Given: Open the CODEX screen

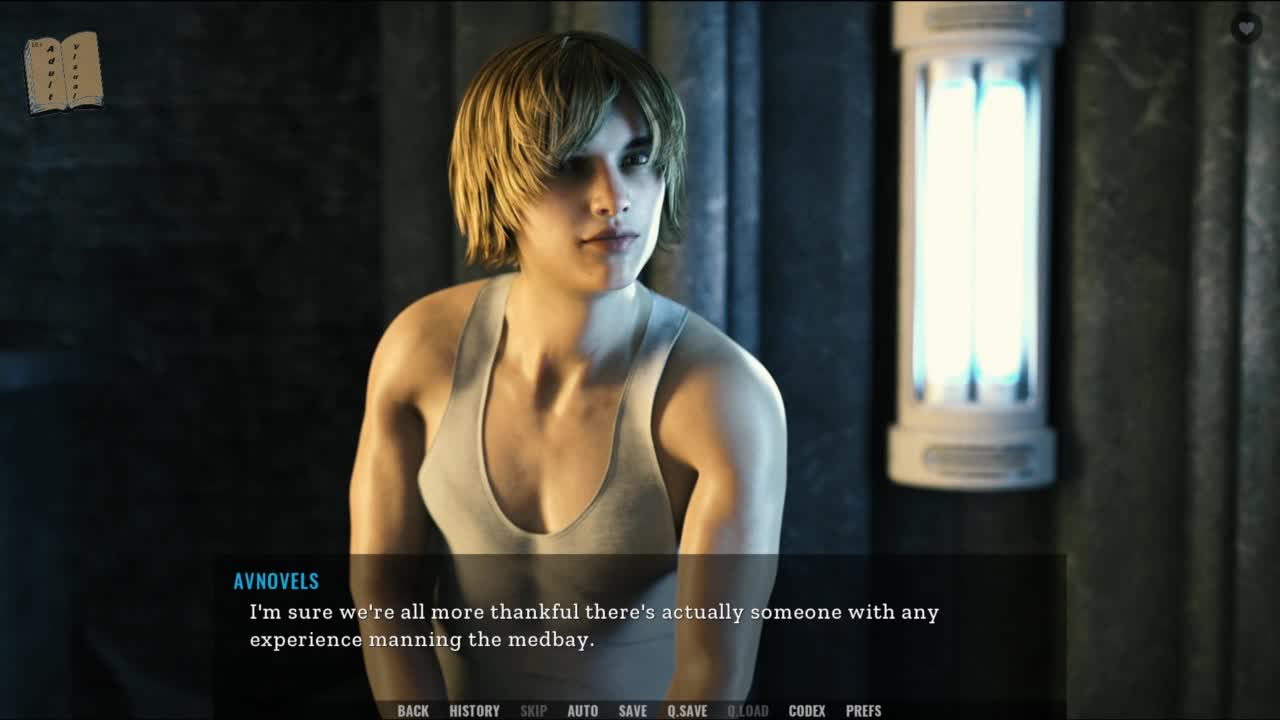Looking at the screenshot, I should (806, 711).
